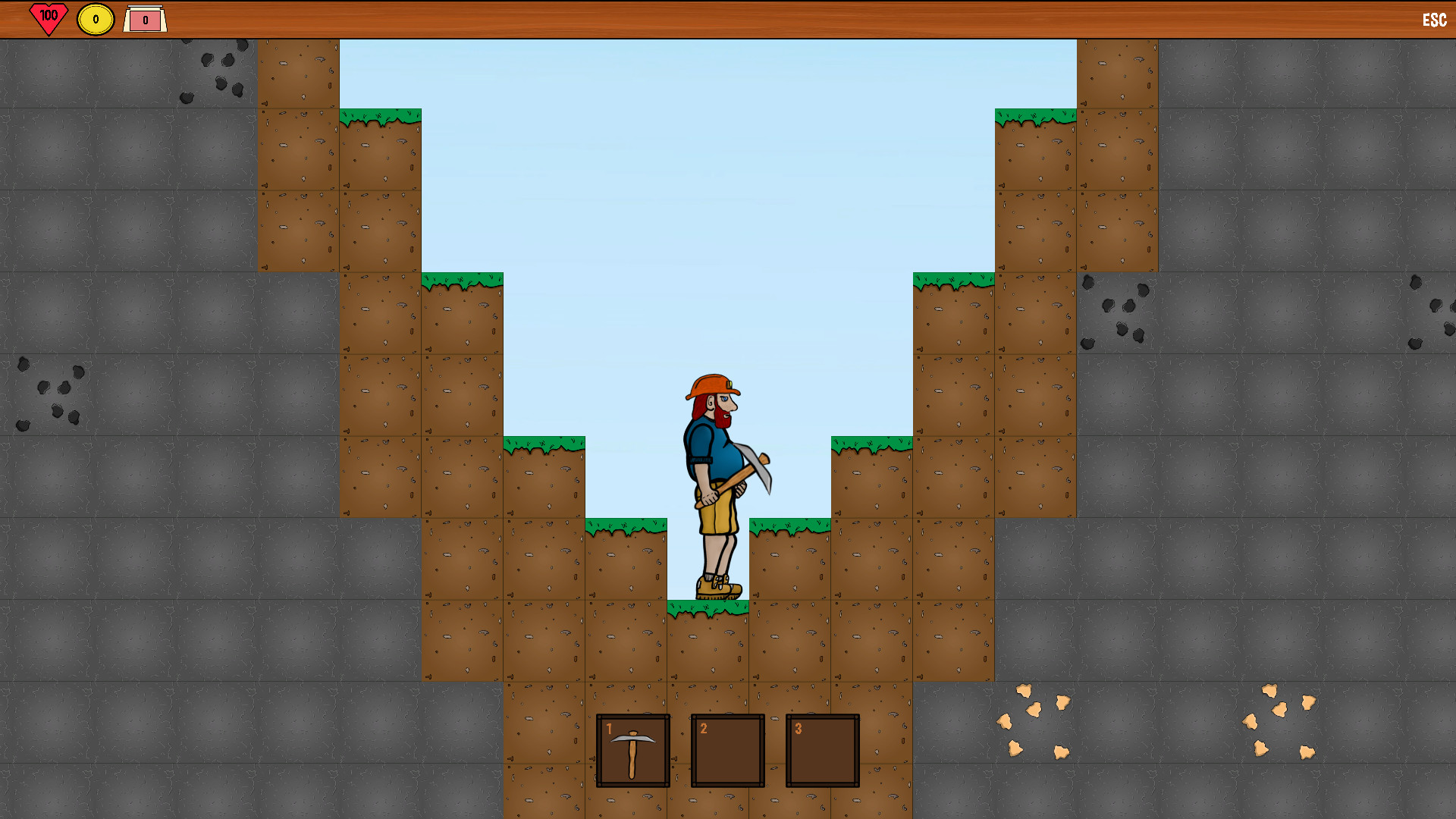This screenshot has width=1456, height=819.
Task: Click the health value reading 100
Action: click(x=47, y=14)
